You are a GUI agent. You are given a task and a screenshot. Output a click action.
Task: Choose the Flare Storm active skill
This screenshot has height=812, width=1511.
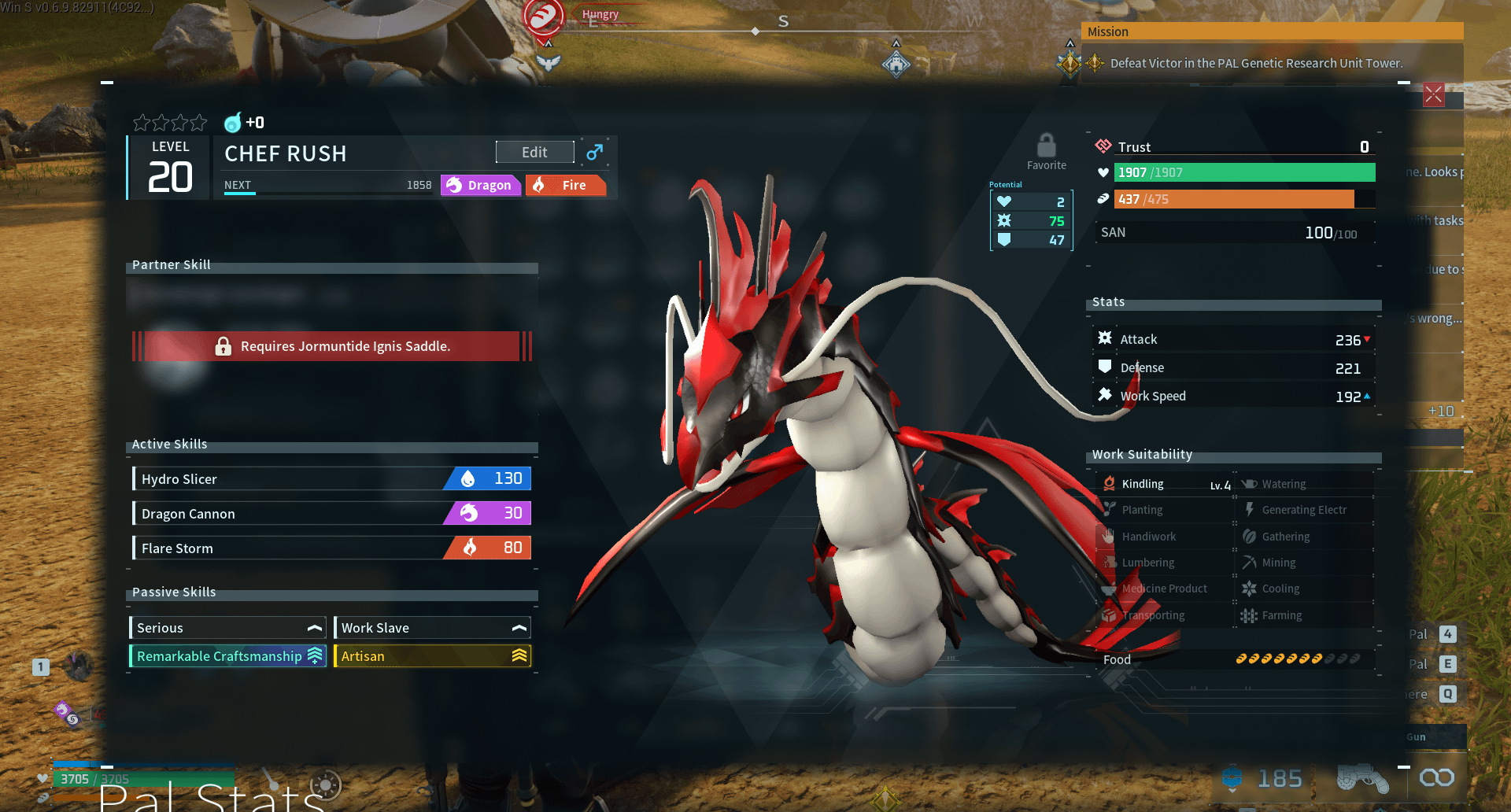click(331, 548)
